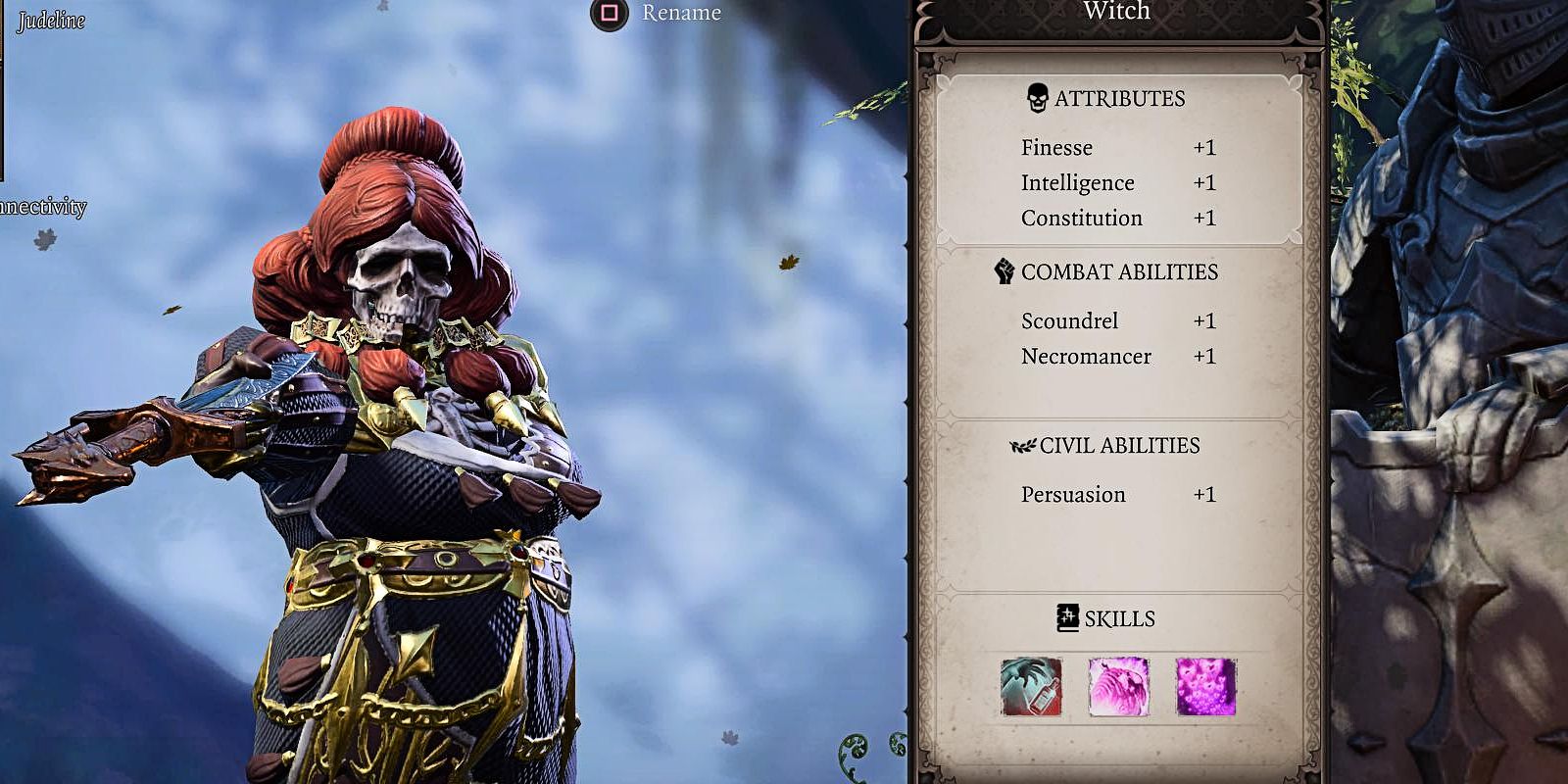1568x784 pixels.
Task: Click the Witch class title header
Action: 1117,13
